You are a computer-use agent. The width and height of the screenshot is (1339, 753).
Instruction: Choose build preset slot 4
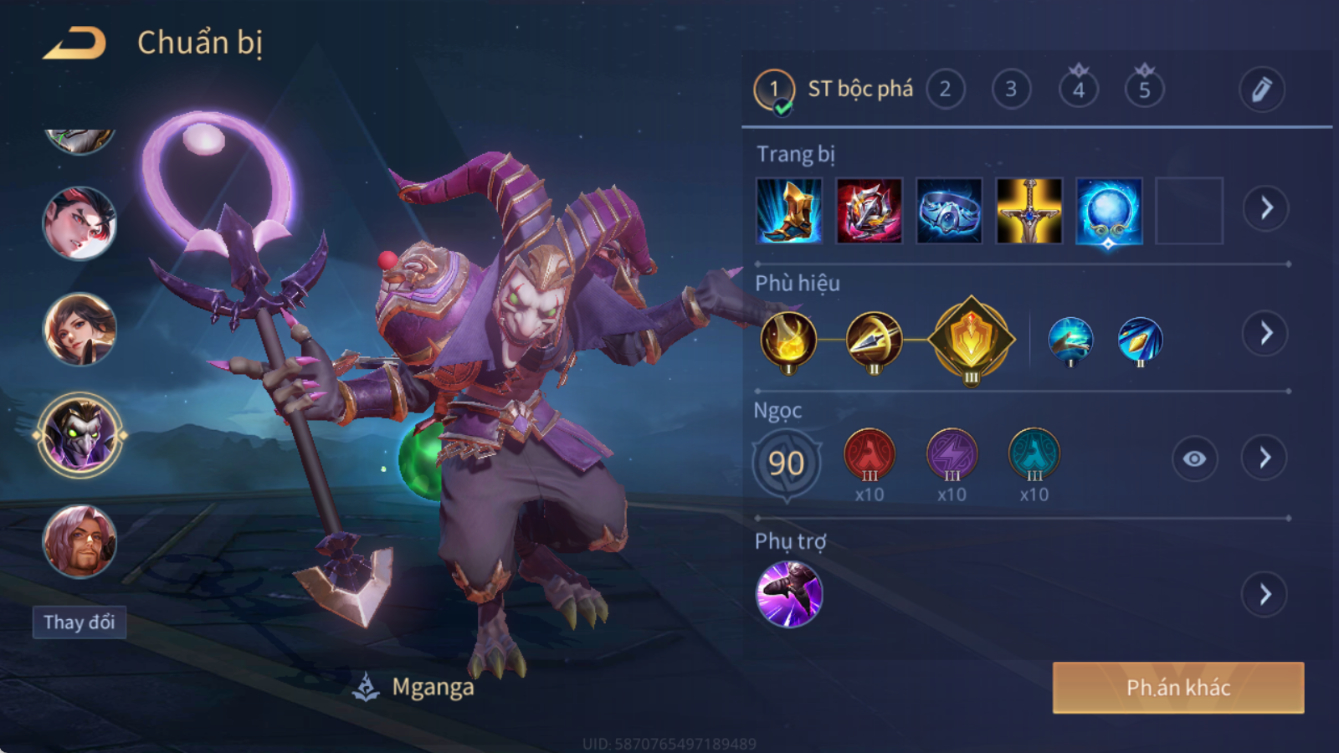[1078, 90]
